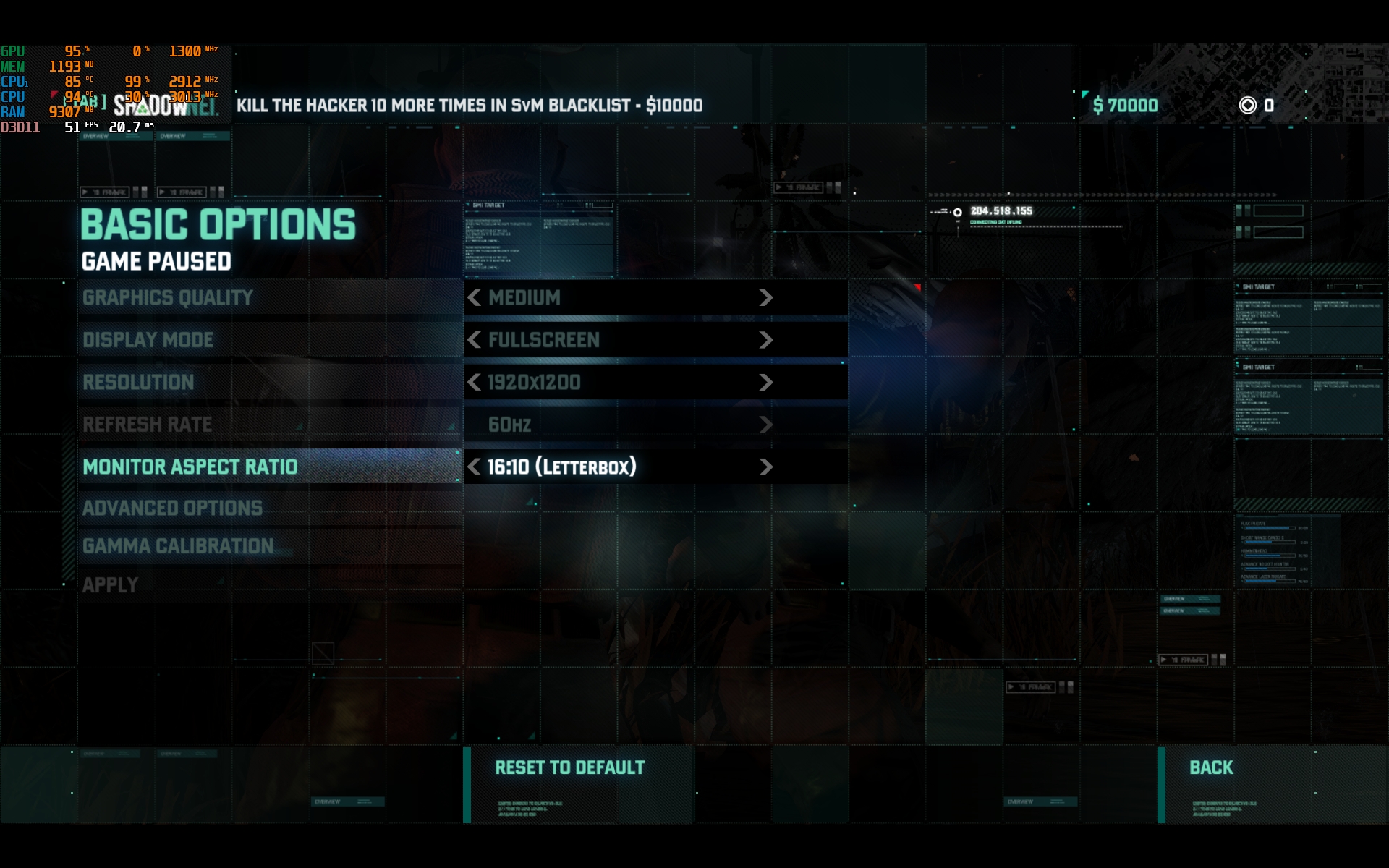Open Gamma Calibration
This screenshot has width=1389, height=868.
pos(178,546)
